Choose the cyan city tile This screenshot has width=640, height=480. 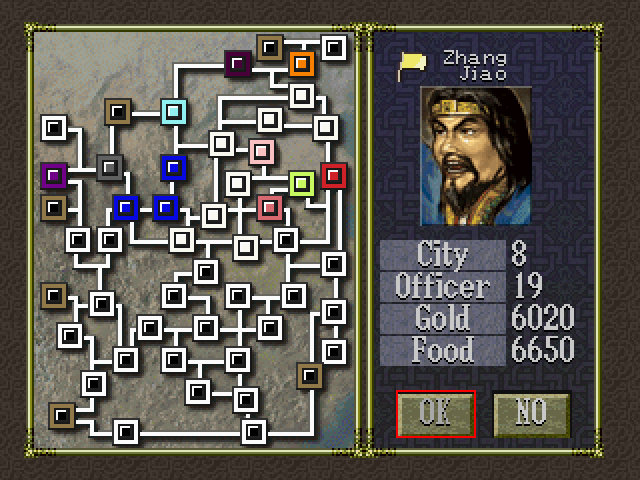pyautogui.click(x=174, y=111)
